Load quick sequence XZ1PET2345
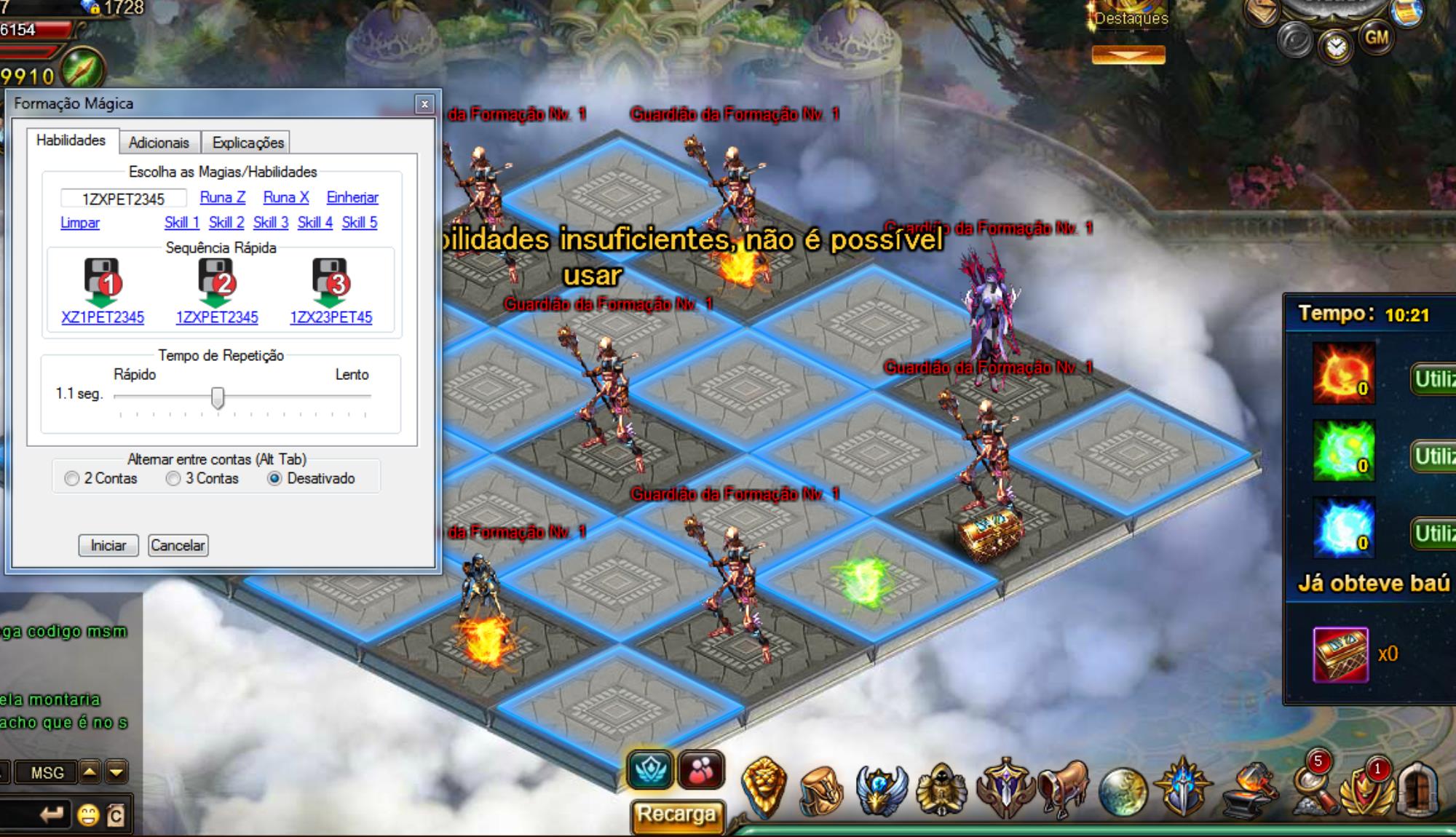Screen dimensions: 1456x837 [x=103, y=317]
